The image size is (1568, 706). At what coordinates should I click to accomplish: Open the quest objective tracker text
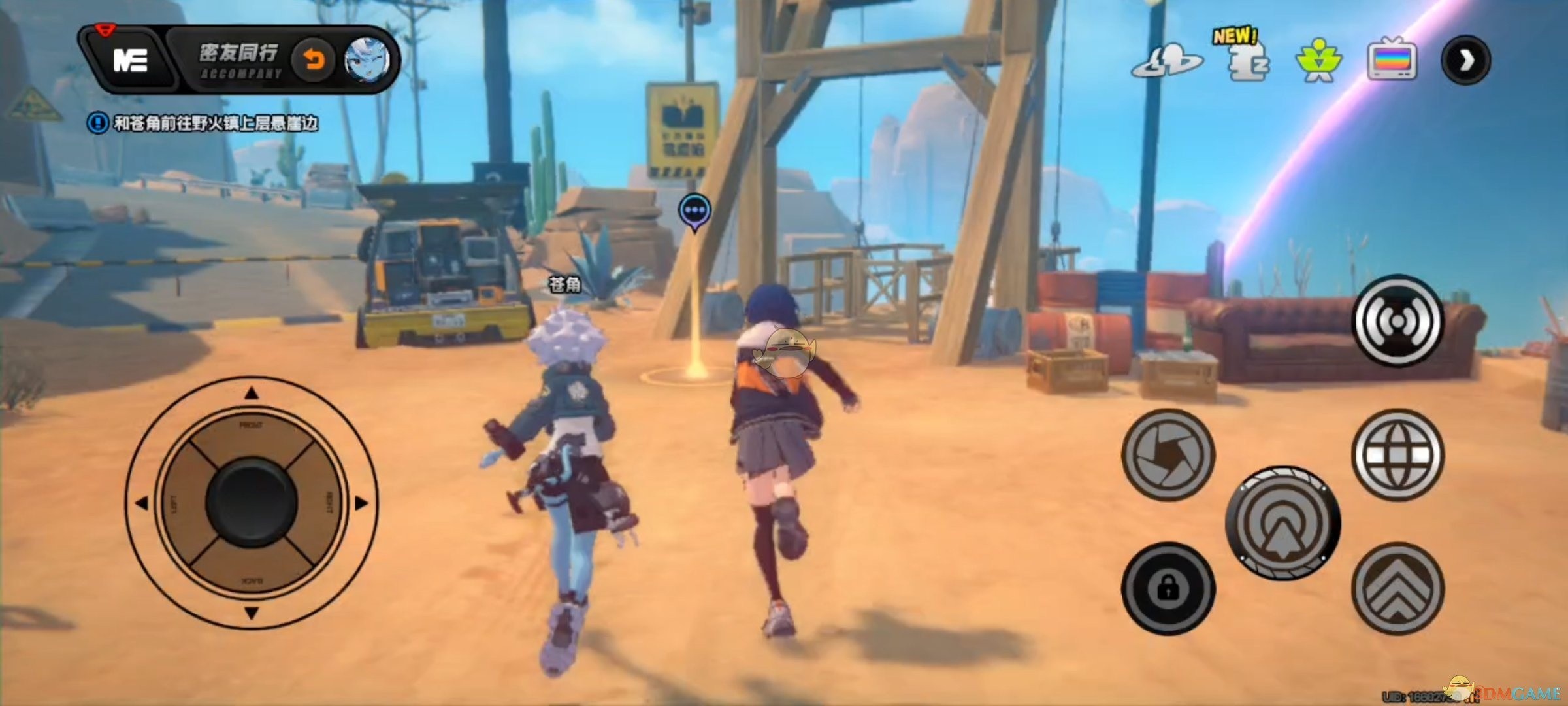214,123
